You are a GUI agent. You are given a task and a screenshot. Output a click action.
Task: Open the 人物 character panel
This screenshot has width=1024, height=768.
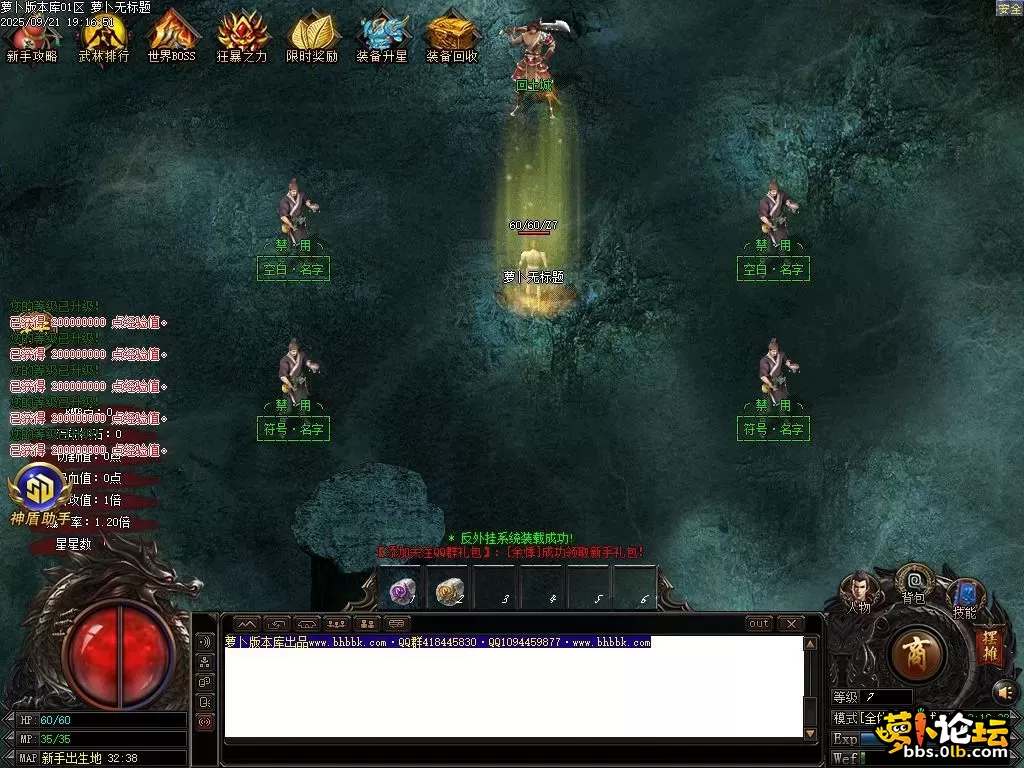(x=858, y=590)
